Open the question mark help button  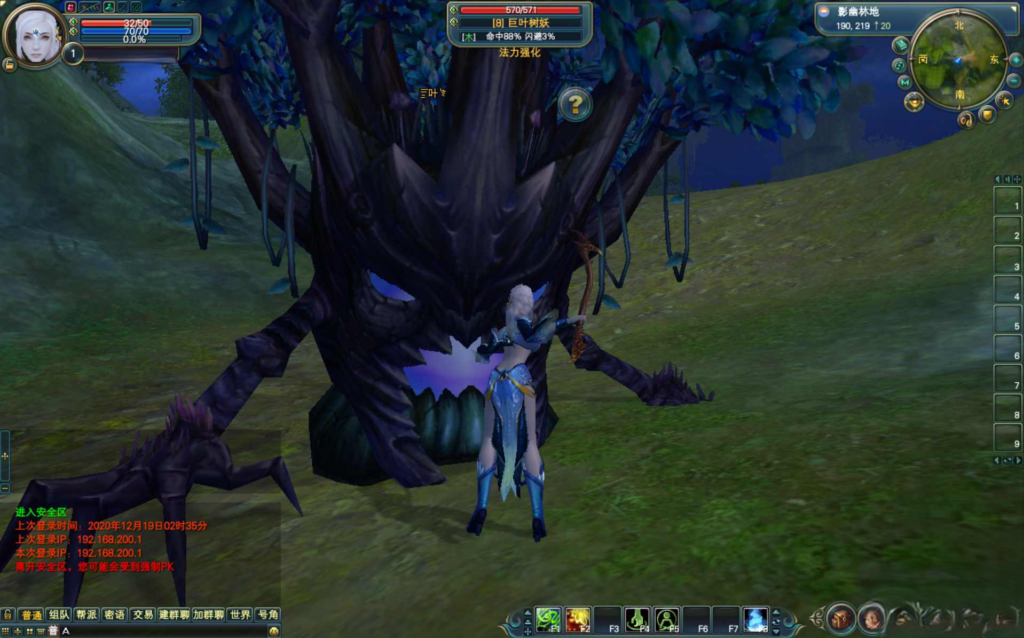point(575,103)
